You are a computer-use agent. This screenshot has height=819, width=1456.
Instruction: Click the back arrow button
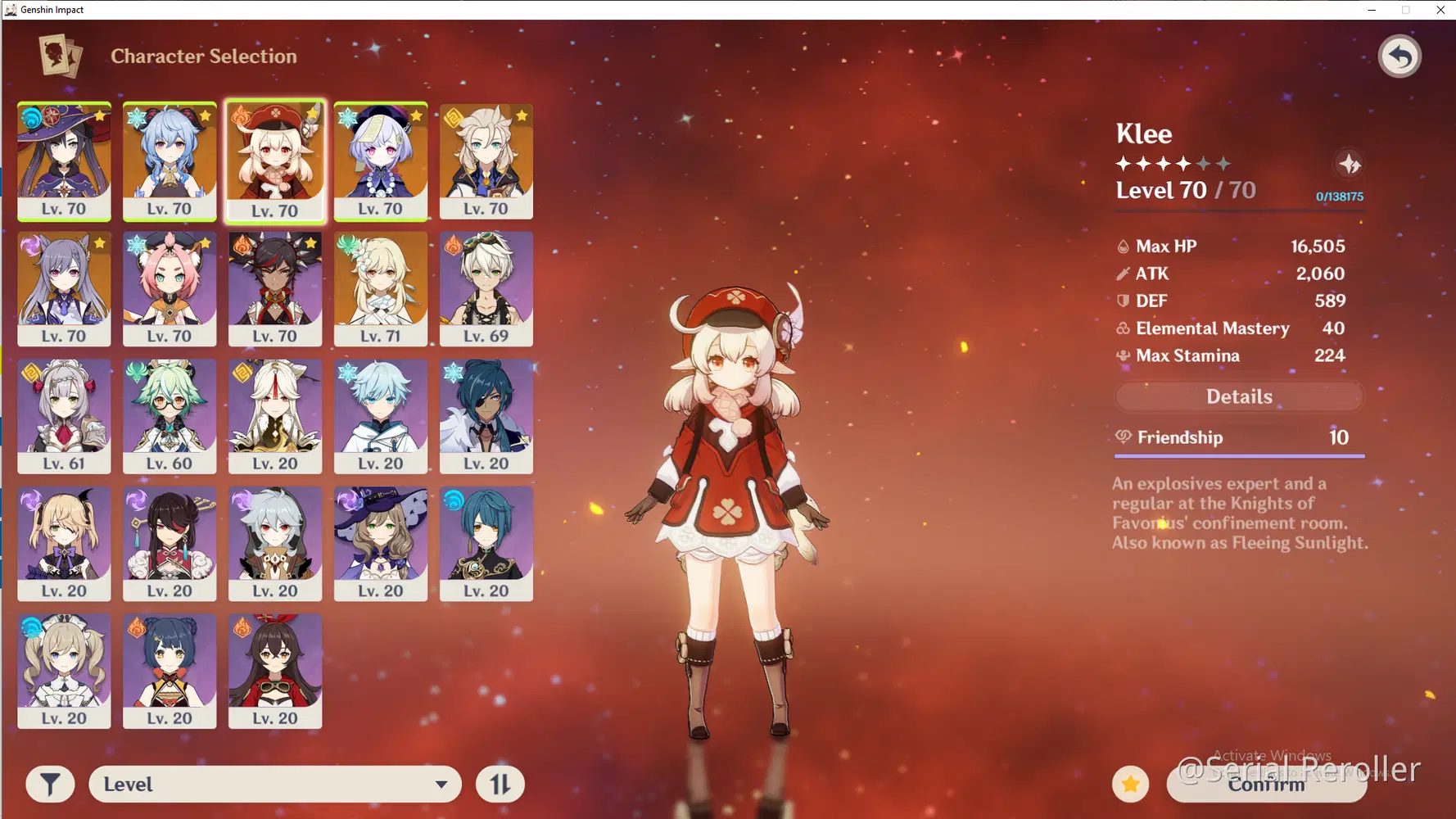tap(1399, 57)
